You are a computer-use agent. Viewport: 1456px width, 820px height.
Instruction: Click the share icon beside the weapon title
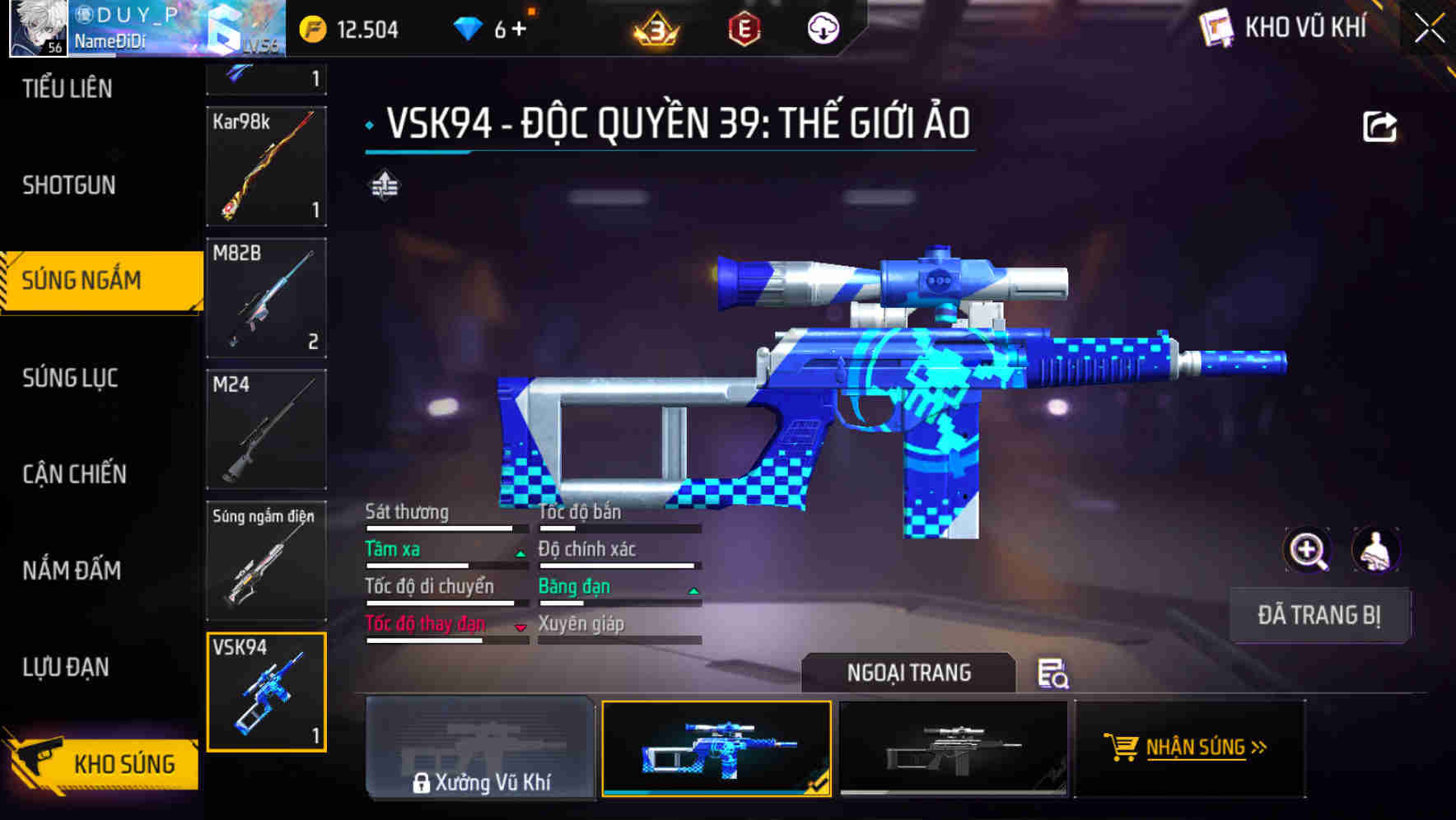[x=1379, y=125]
